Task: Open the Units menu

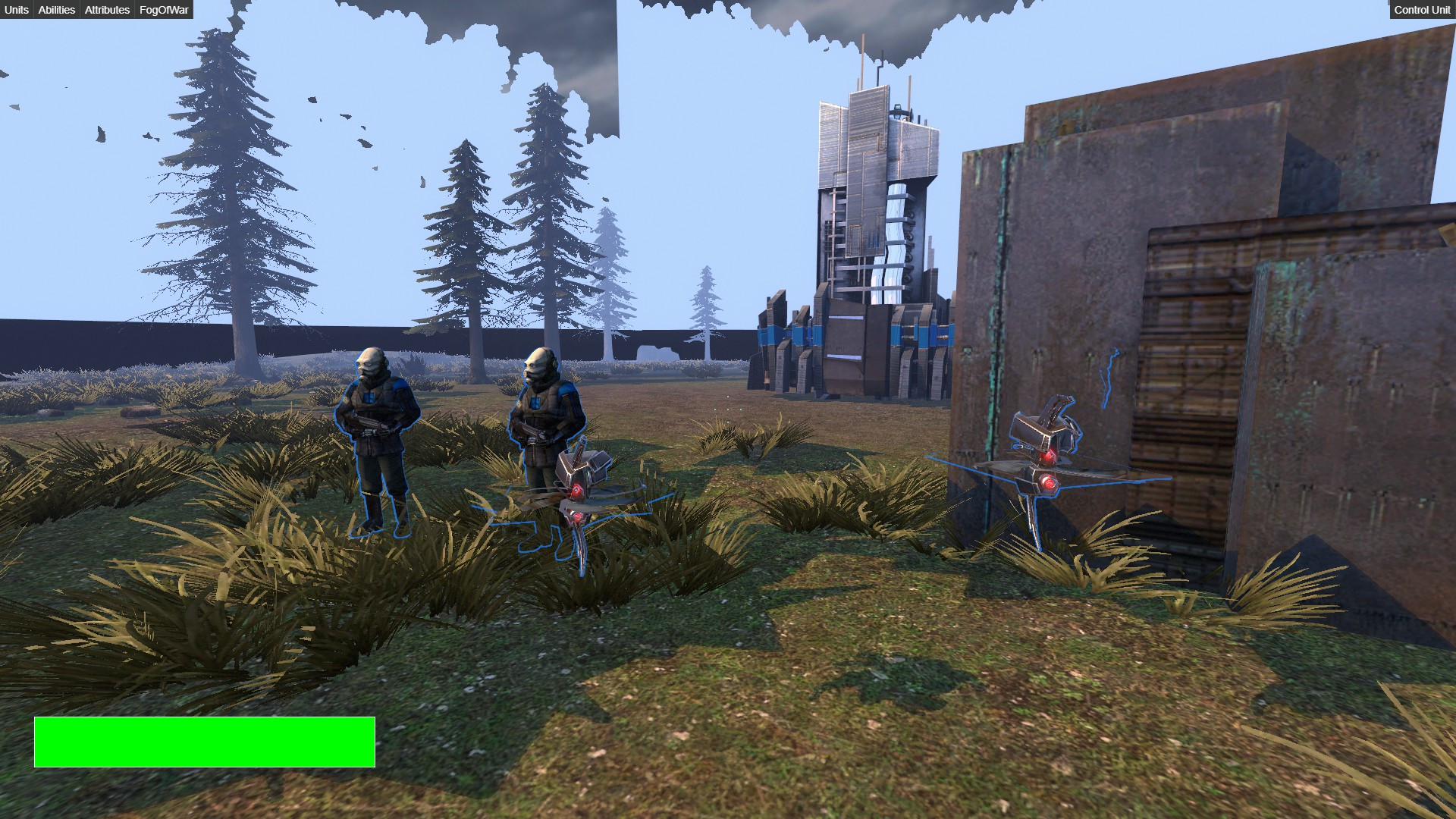Action: point(15,10)
